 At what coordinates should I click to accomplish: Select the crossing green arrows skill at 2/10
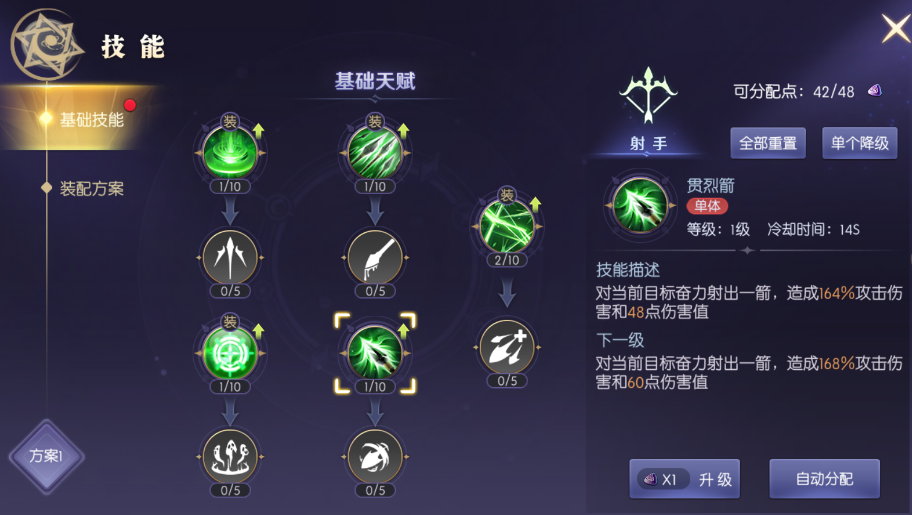tap(507, 225)
